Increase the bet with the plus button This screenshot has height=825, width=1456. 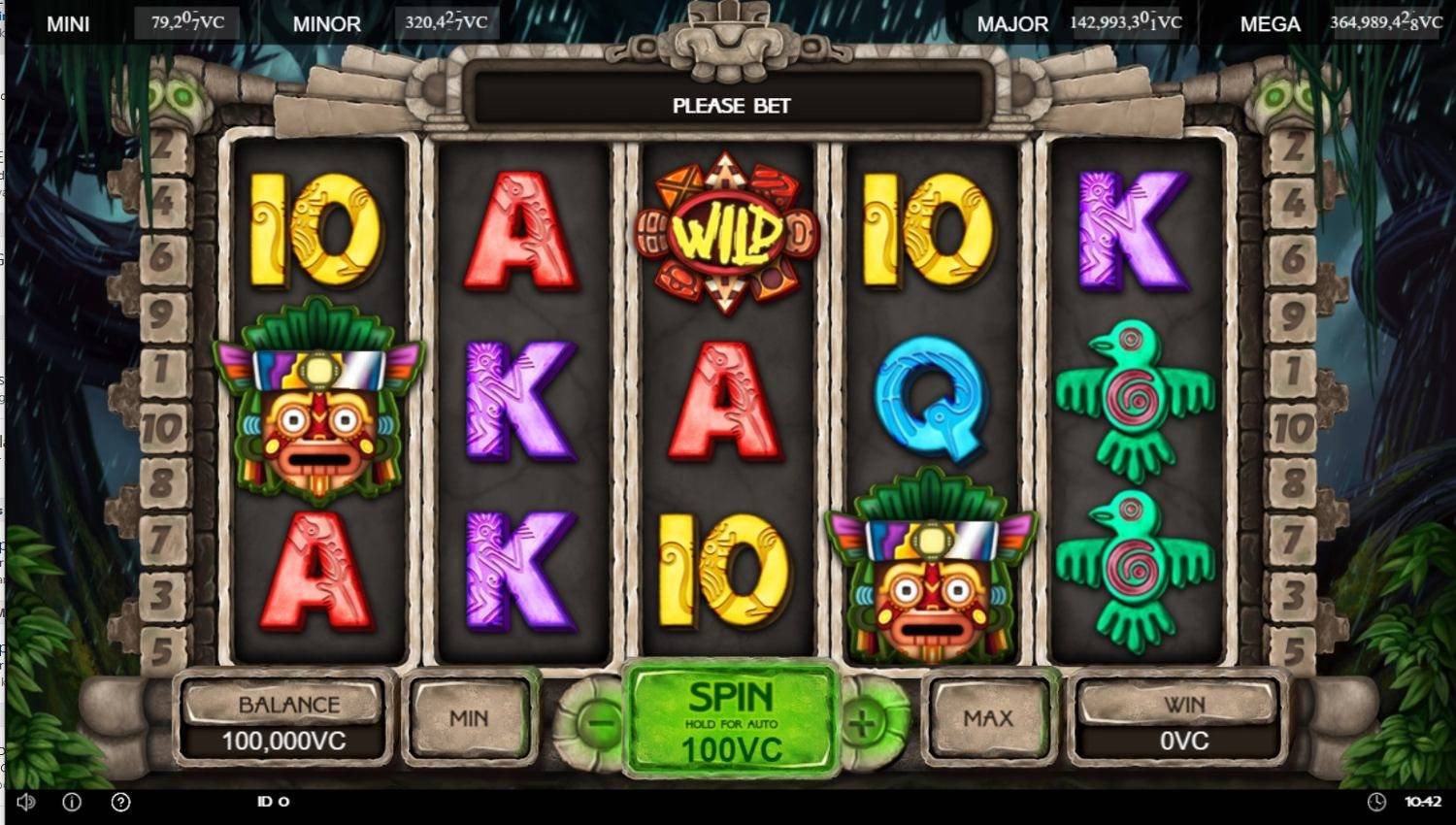(862, 722)
